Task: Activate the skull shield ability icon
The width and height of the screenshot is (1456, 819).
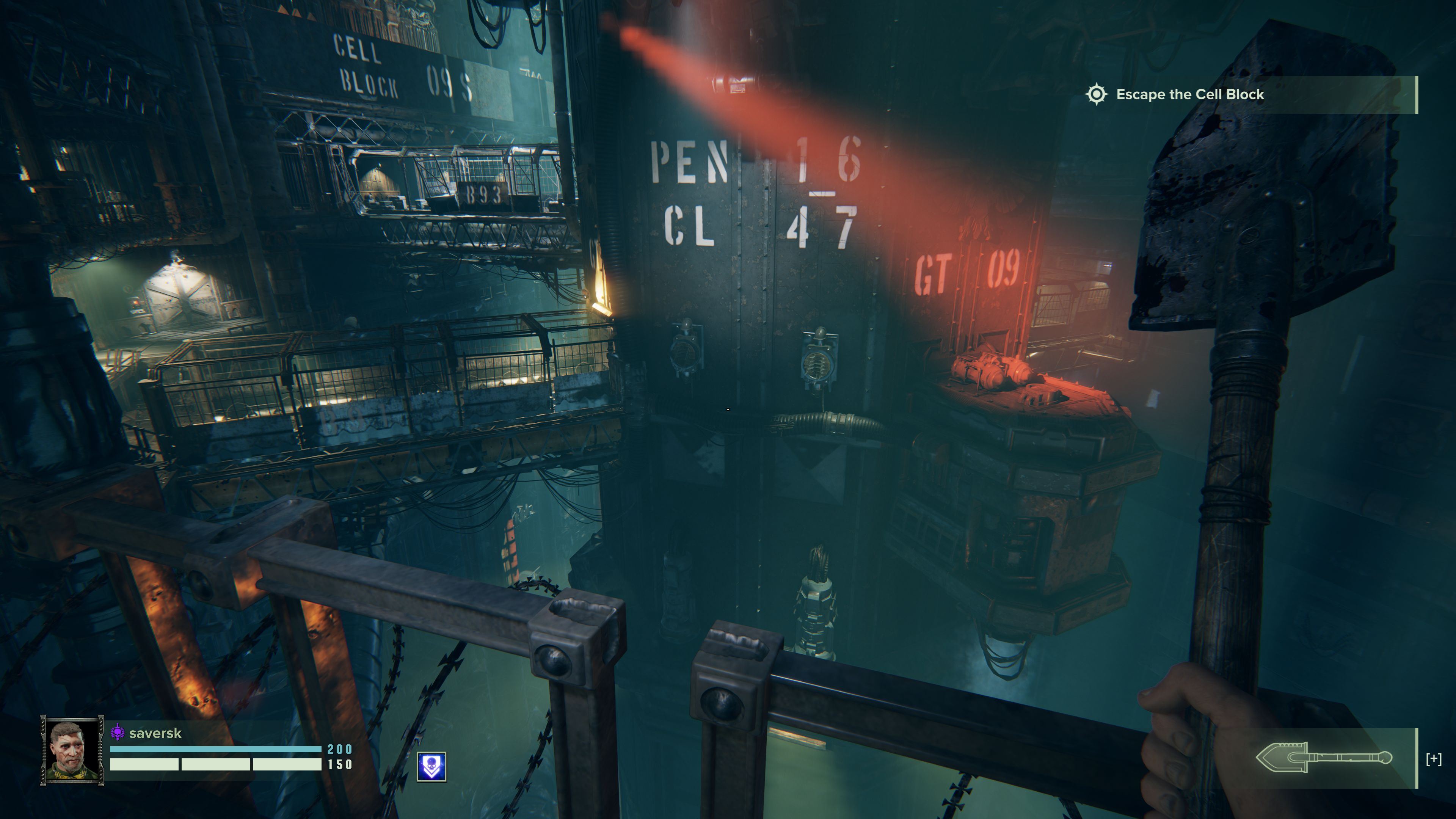Action: [431, 767]
